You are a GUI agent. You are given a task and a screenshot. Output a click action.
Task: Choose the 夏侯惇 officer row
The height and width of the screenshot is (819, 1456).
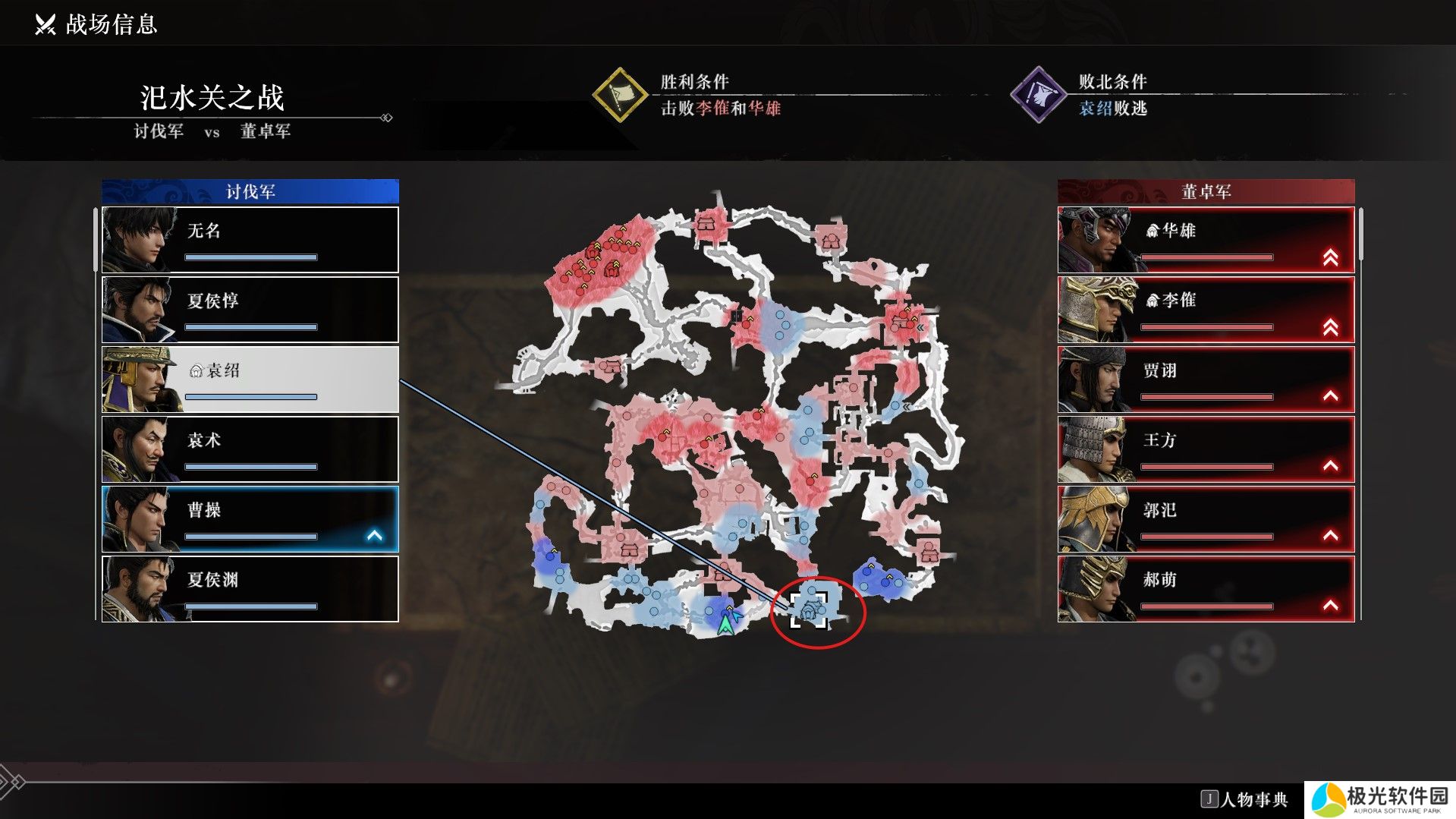tap(250, 310)
